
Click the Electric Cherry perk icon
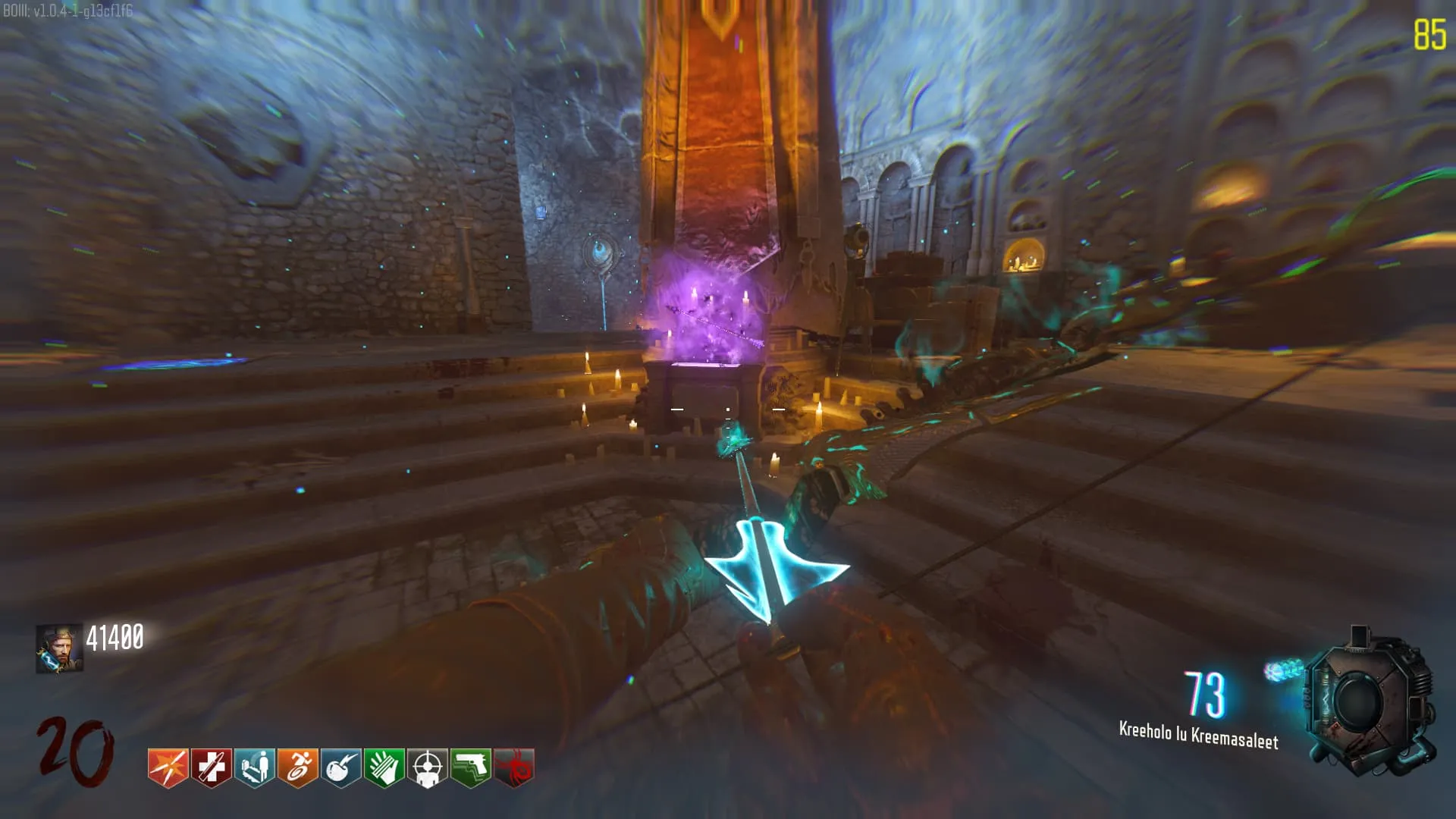pos(340,767)
